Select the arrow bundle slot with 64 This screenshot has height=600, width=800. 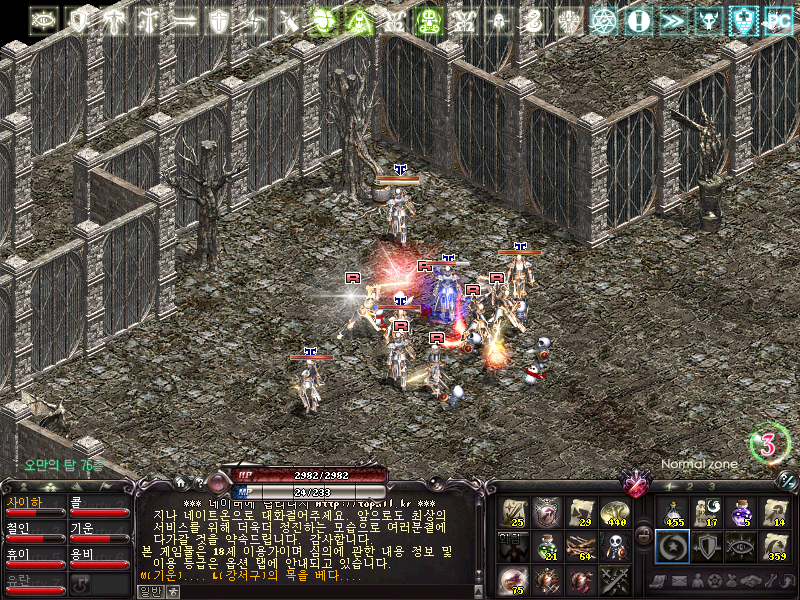(581, 546)
